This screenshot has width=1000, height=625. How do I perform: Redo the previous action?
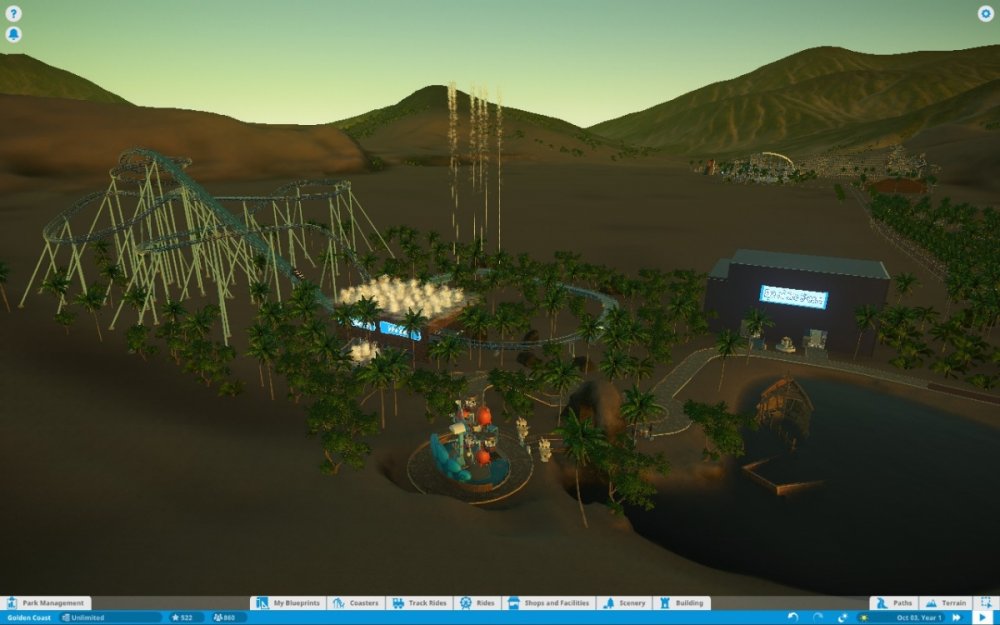click(818, 617)
